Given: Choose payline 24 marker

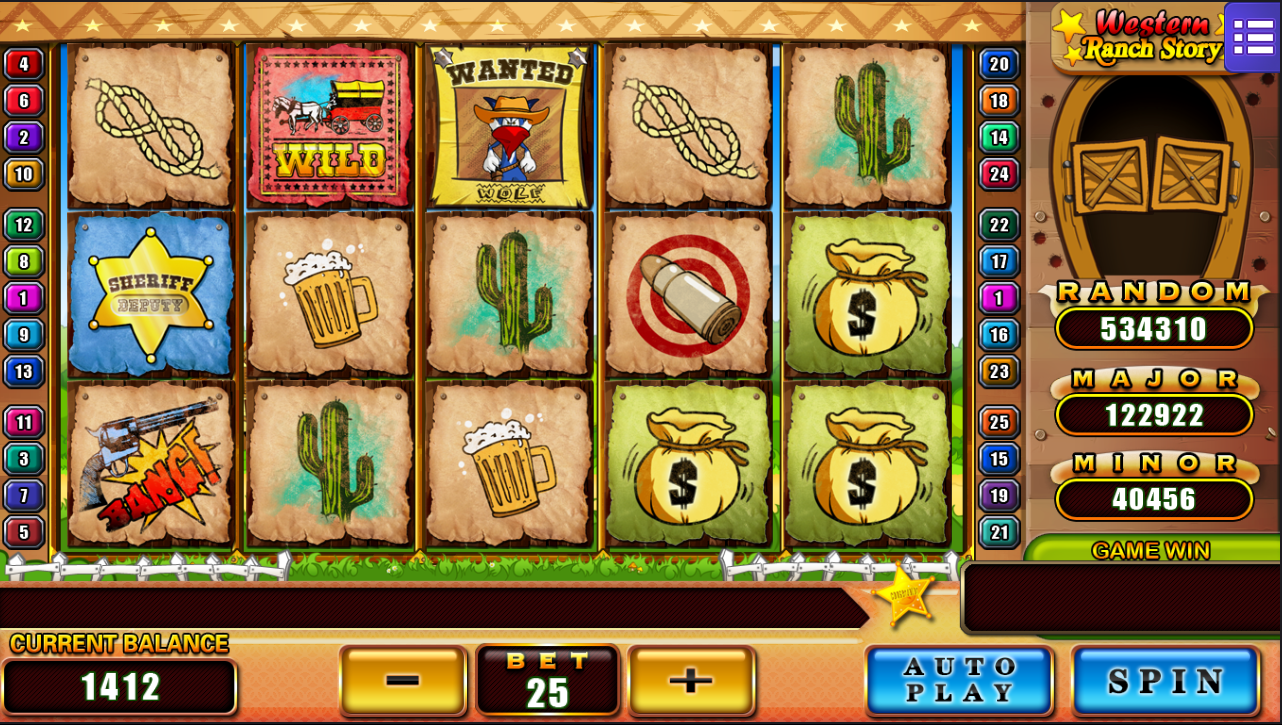Looking at the screenshot, I should tap(999, 174).
